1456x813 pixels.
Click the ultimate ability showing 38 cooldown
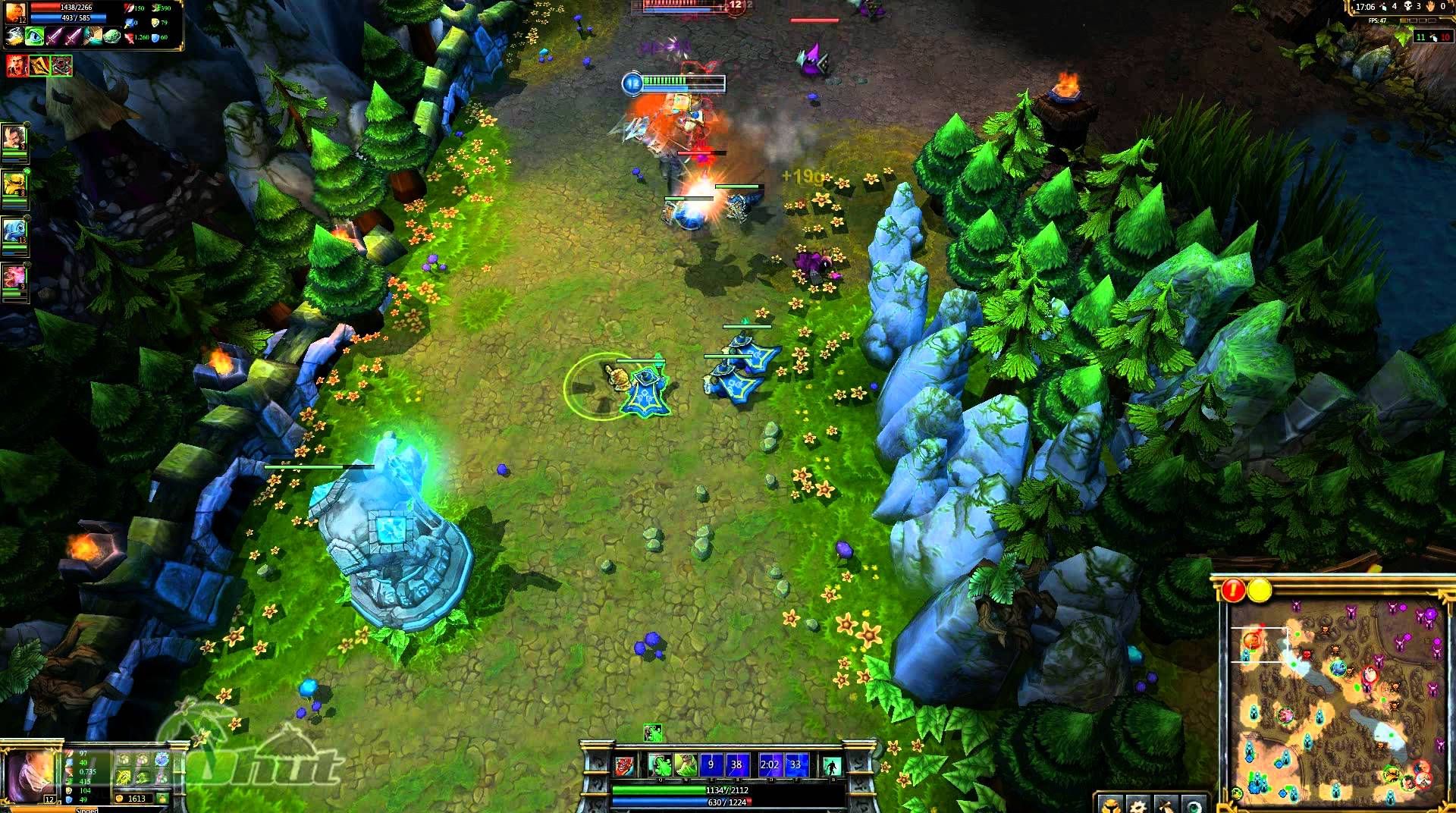(x=736, y=765)
